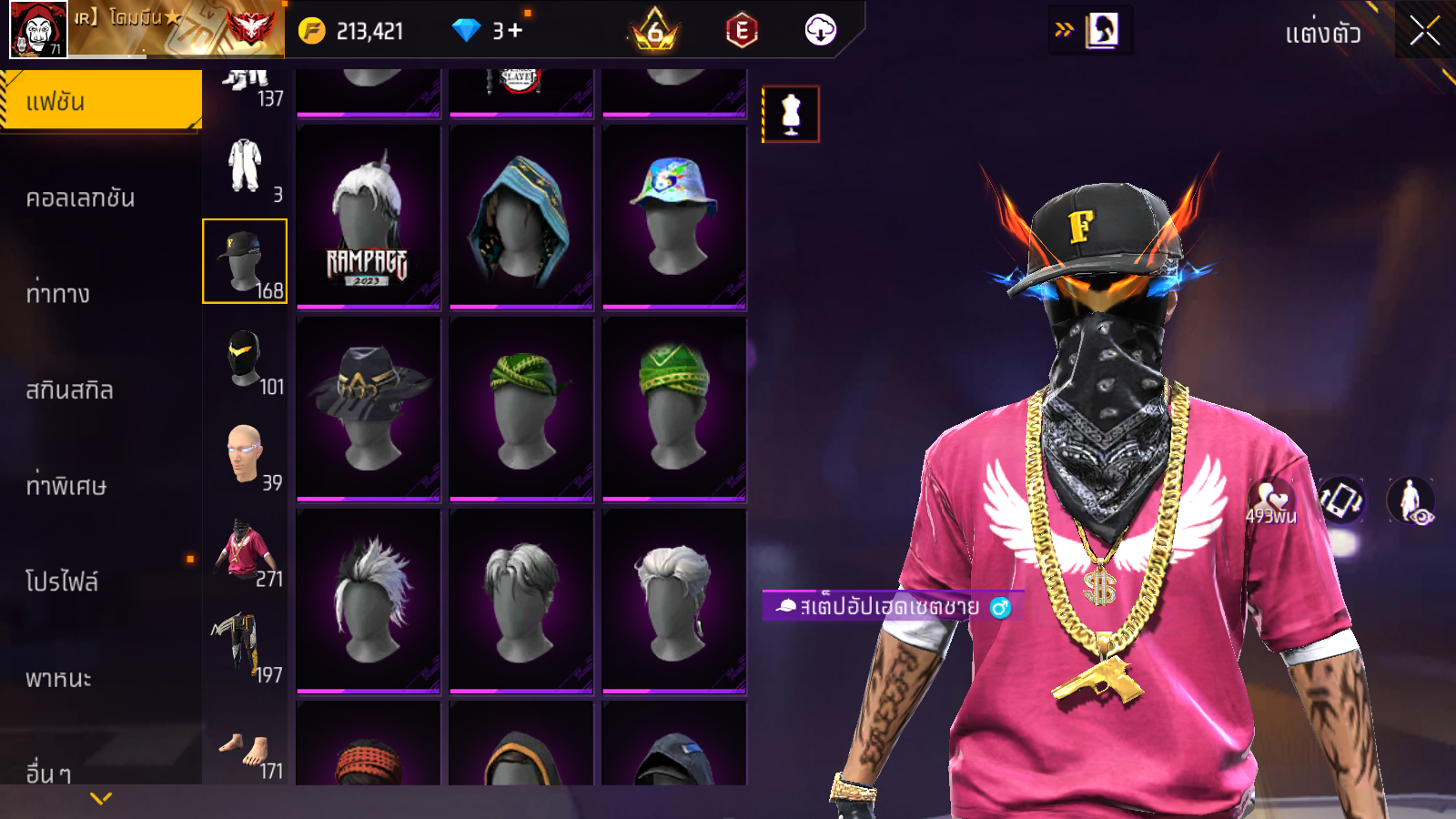This screenshot has width=1456, height=819.
Task: Pick the colorful bucket hat
Action: click(674, 217)
